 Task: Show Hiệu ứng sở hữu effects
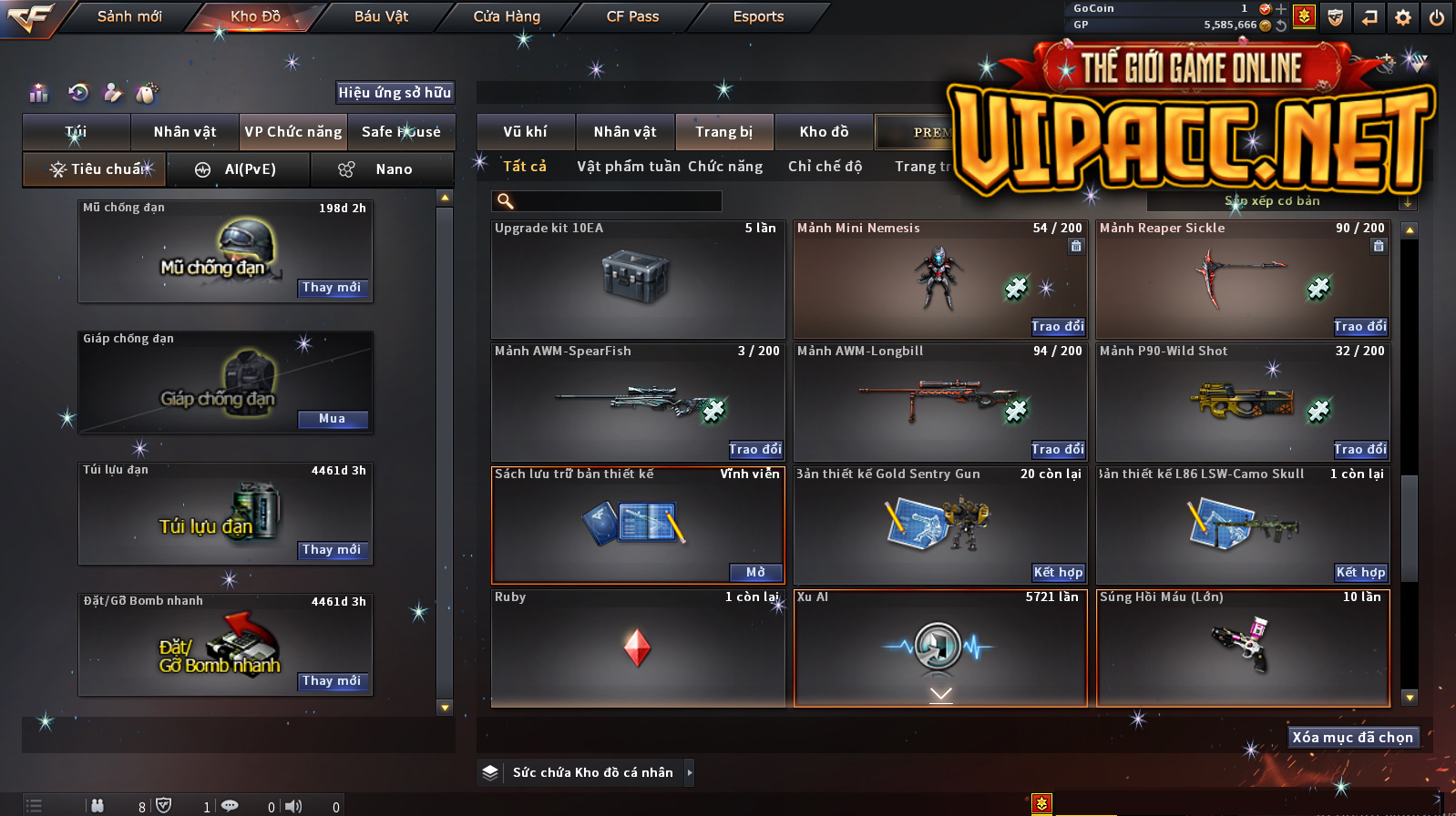coord(395,92)
